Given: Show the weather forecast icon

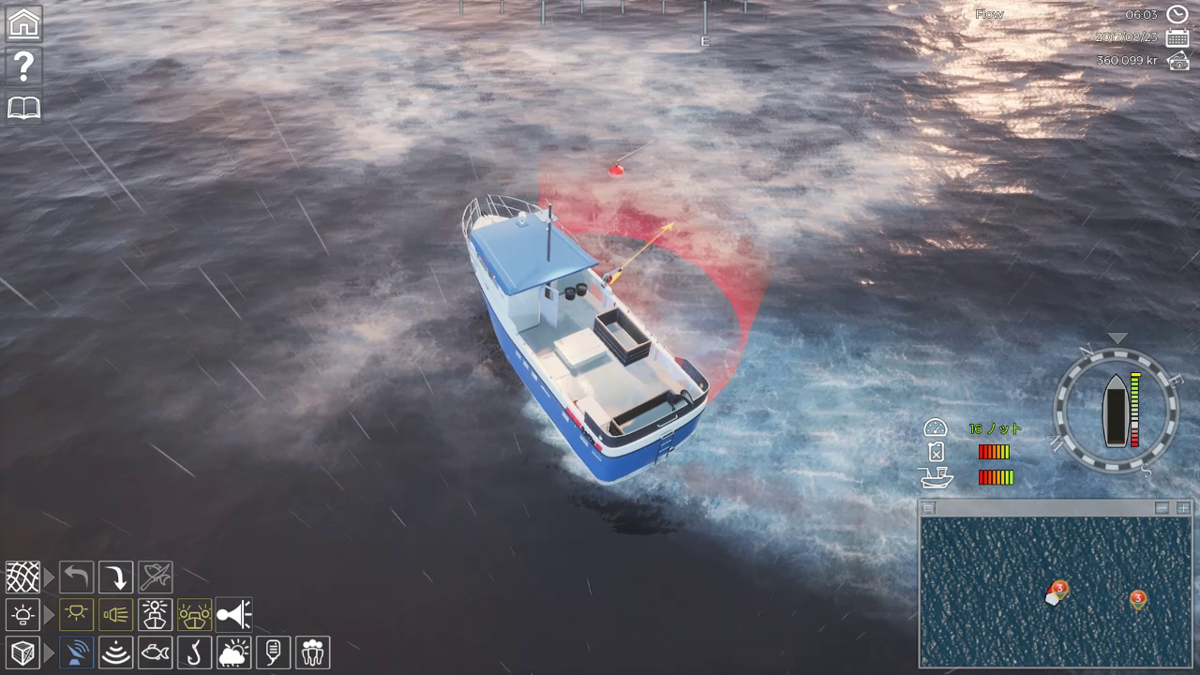Looking at the screenshot, I should (x=233, y=653).
